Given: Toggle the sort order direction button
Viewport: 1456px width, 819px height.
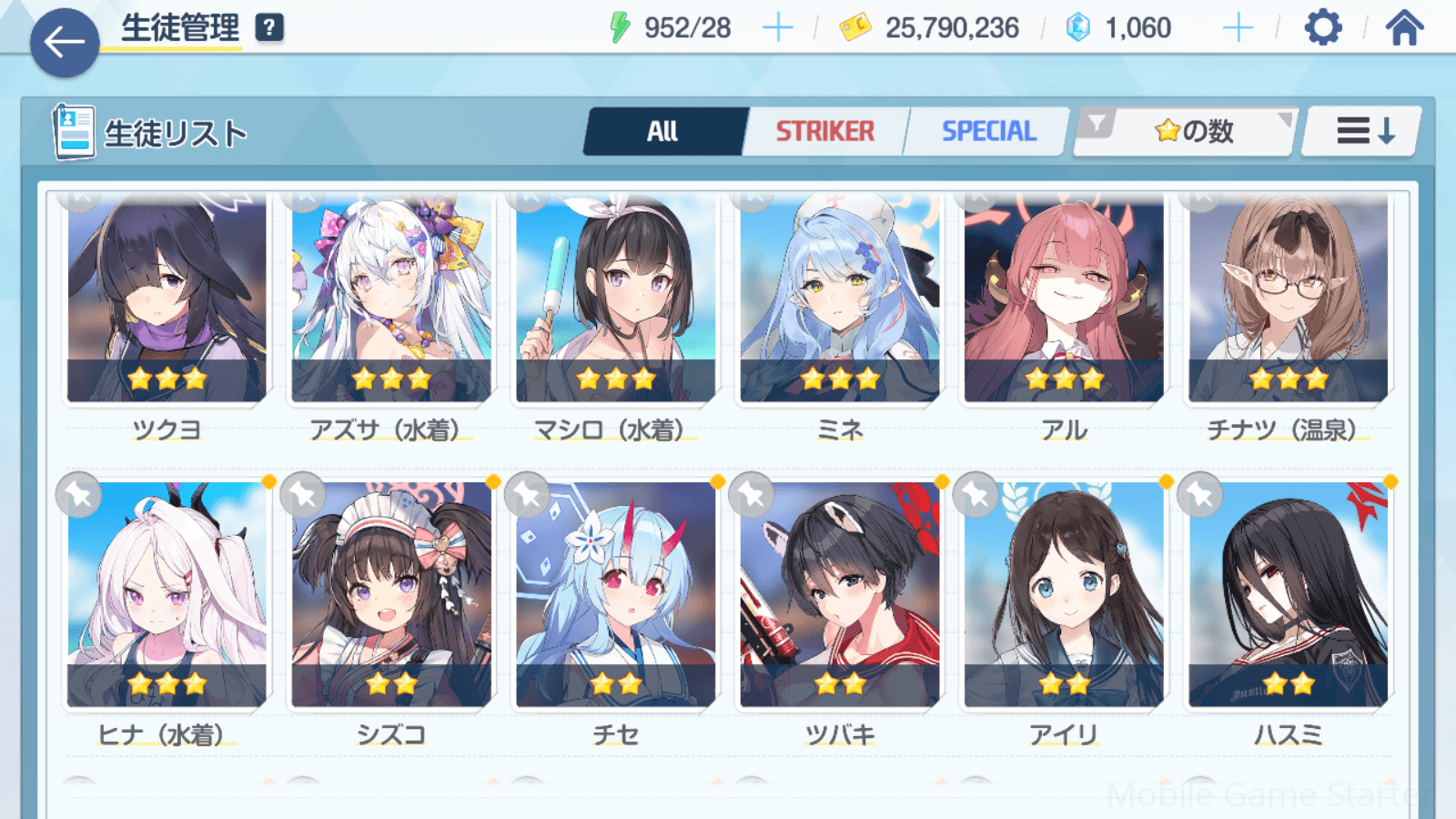Looking at the screenshot, I should point(1363,132).
